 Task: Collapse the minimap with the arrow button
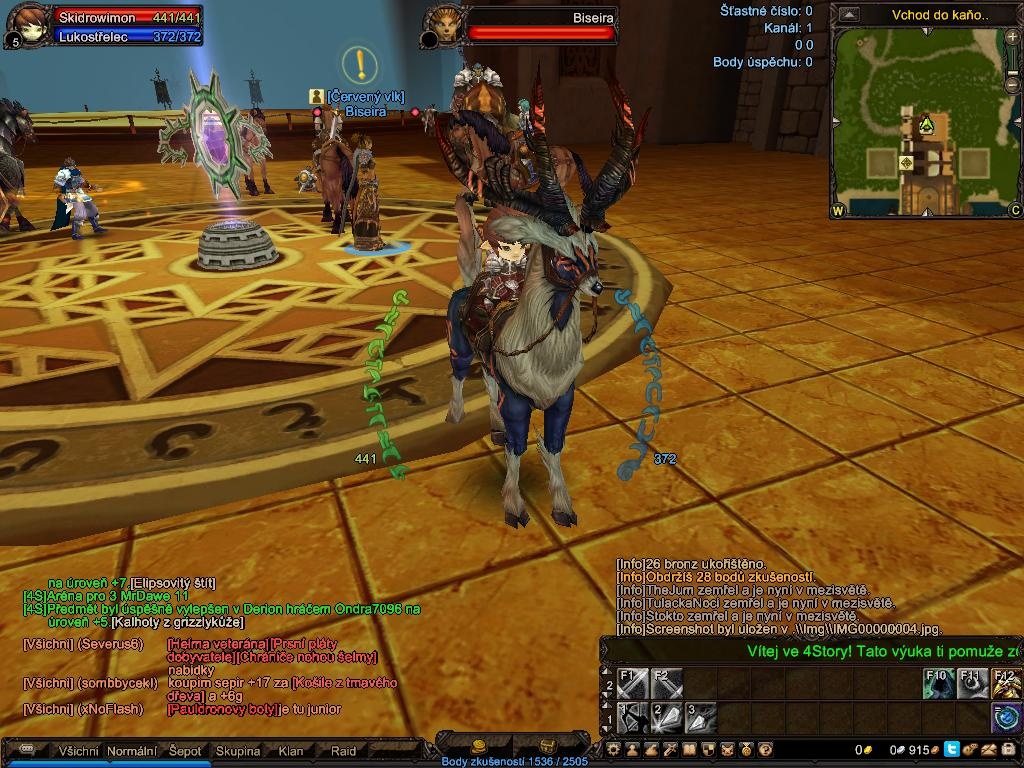click(849, 15)
